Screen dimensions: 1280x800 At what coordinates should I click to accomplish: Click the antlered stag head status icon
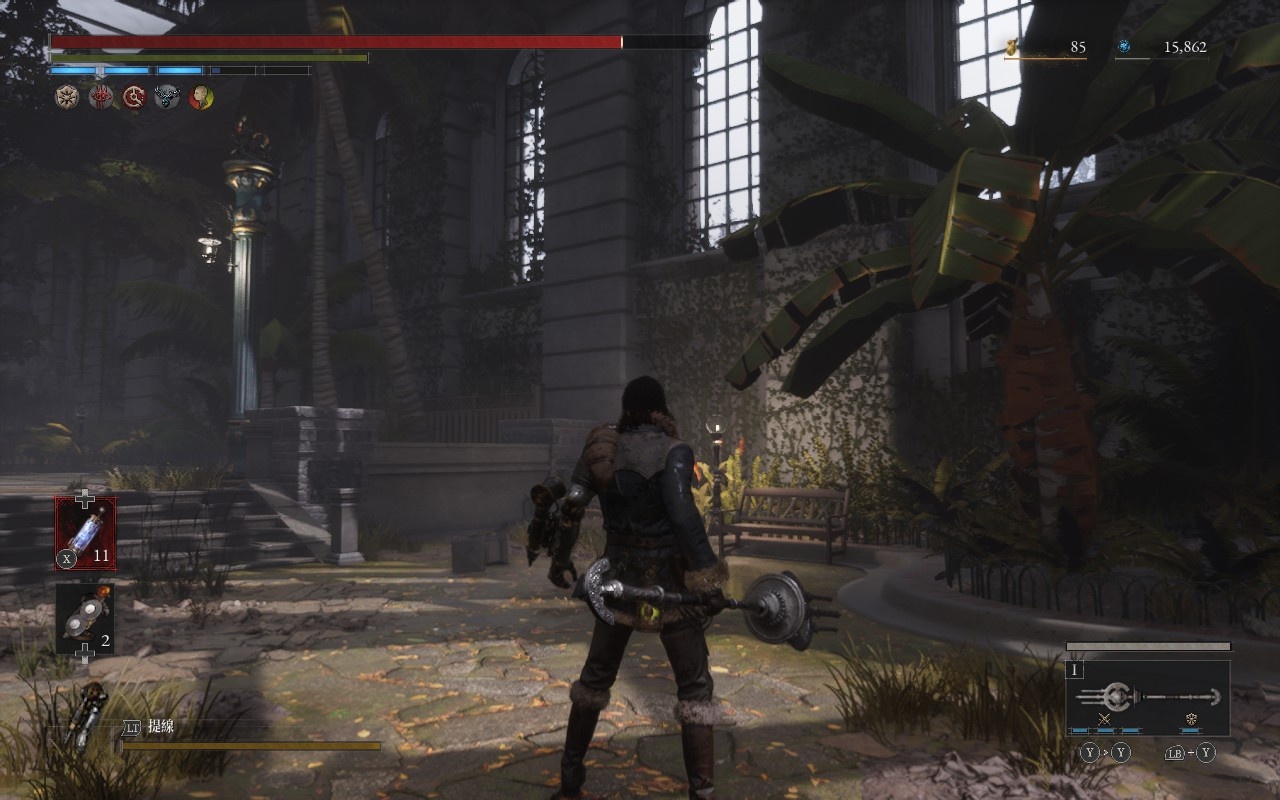(167, 97)
